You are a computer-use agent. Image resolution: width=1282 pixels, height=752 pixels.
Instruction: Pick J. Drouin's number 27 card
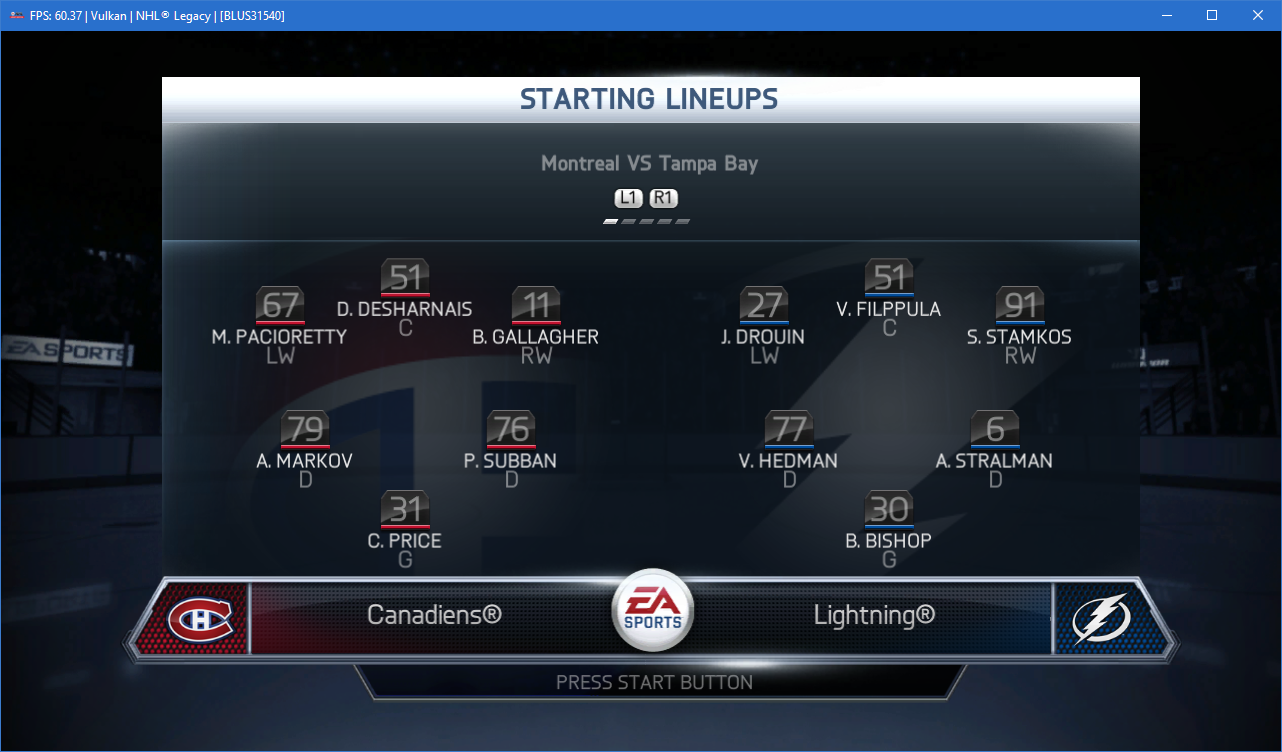[x=764, y=305]
